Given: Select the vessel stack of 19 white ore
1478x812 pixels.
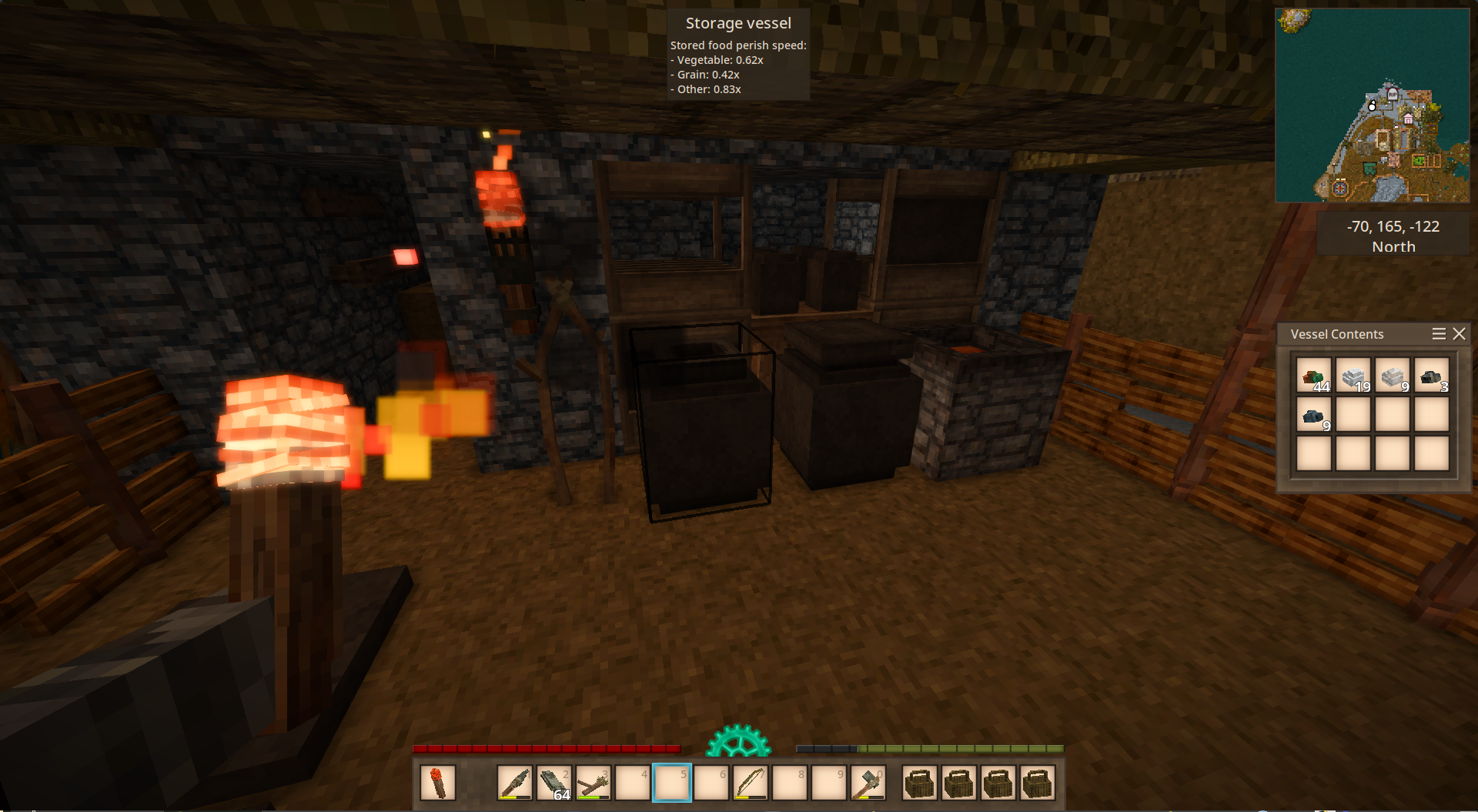Looking at the screenshot, I should point(1353,376).
